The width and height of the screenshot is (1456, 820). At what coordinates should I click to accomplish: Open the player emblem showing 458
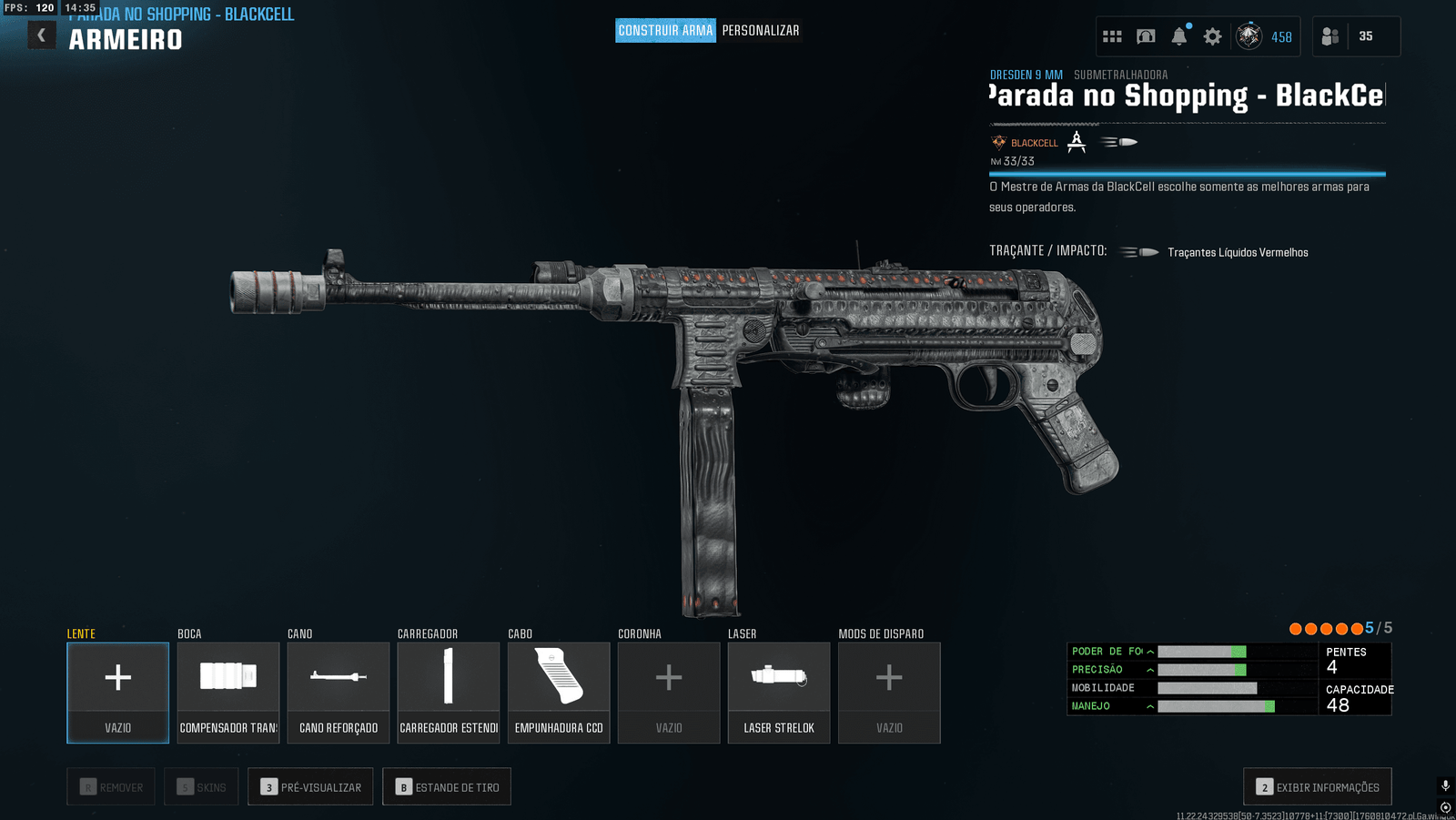pyautogui.click(x=1249, y=36)
